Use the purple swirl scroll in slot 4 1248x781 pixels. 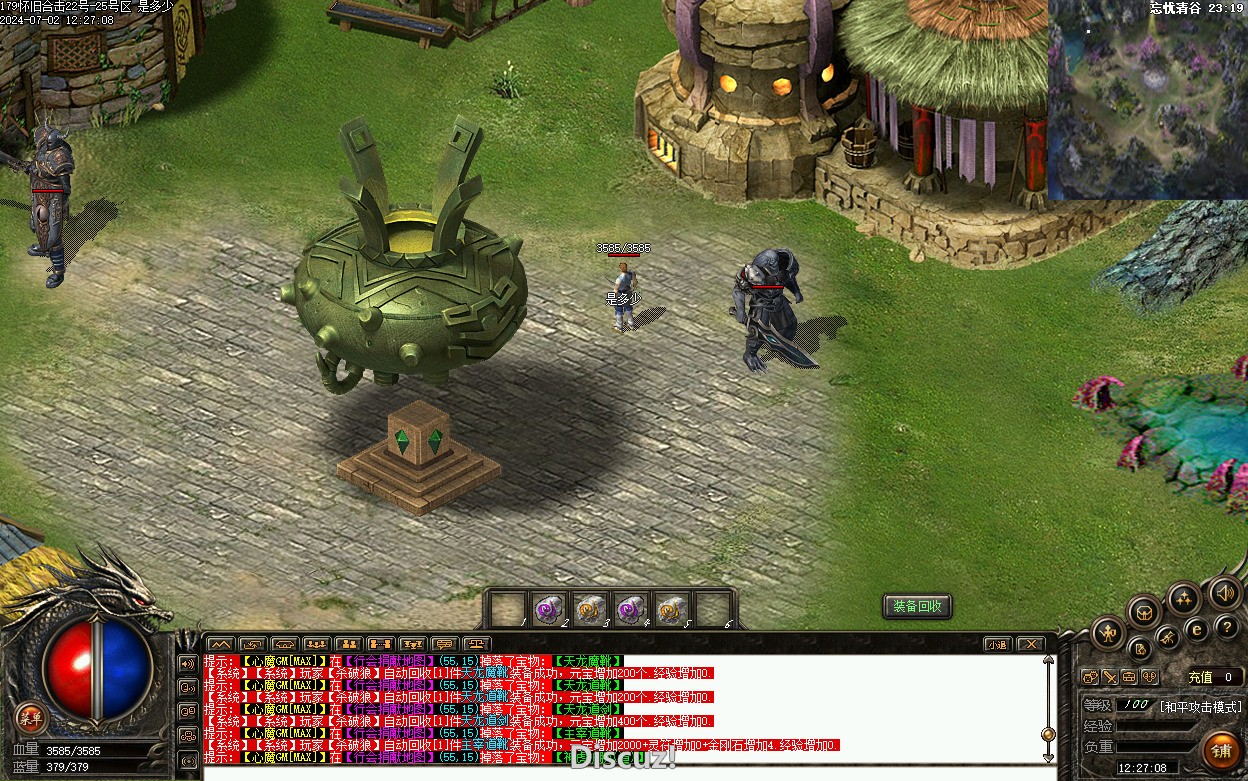[x=629, y=608]
